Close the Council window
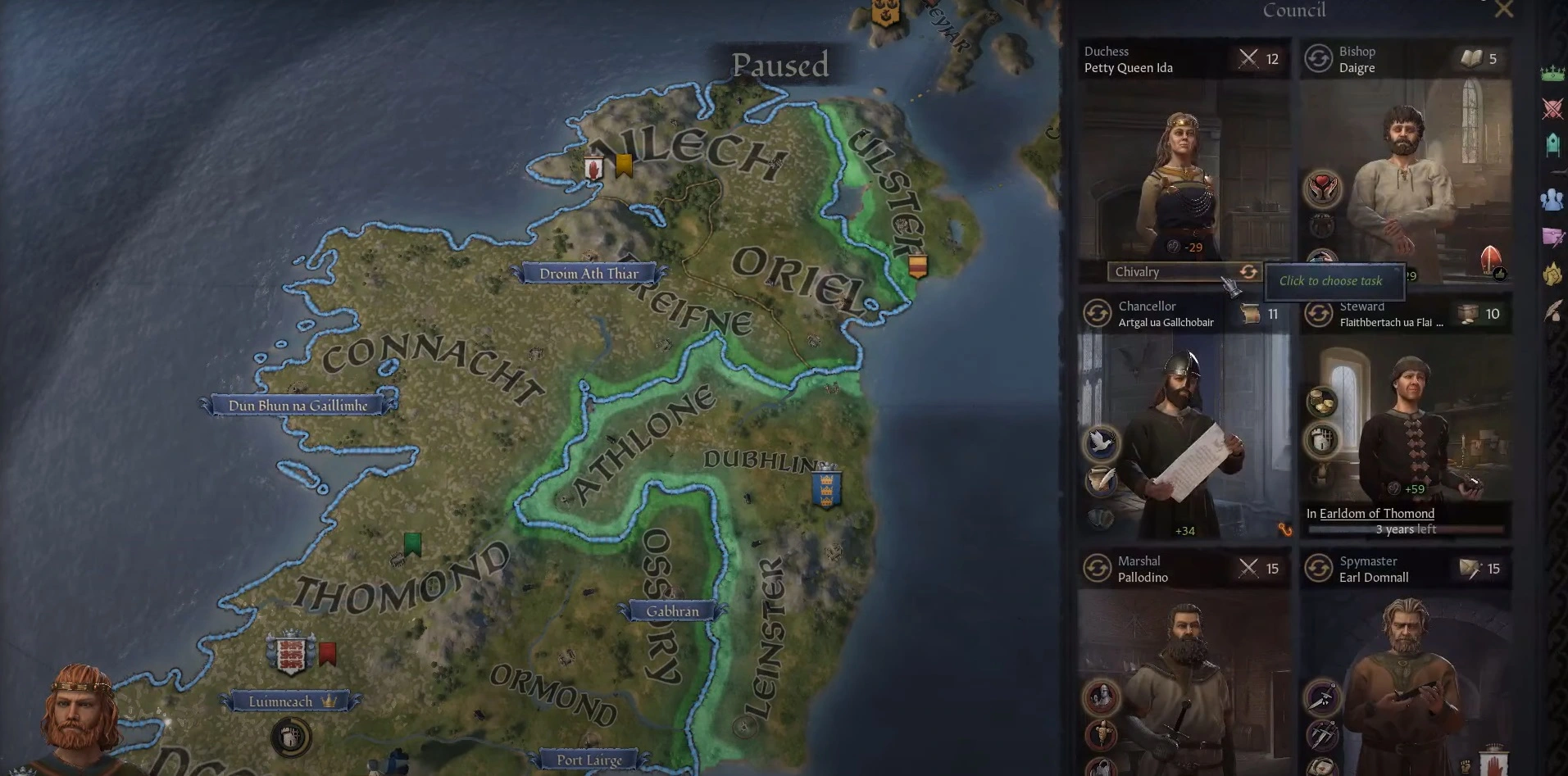 point(1503,10)
